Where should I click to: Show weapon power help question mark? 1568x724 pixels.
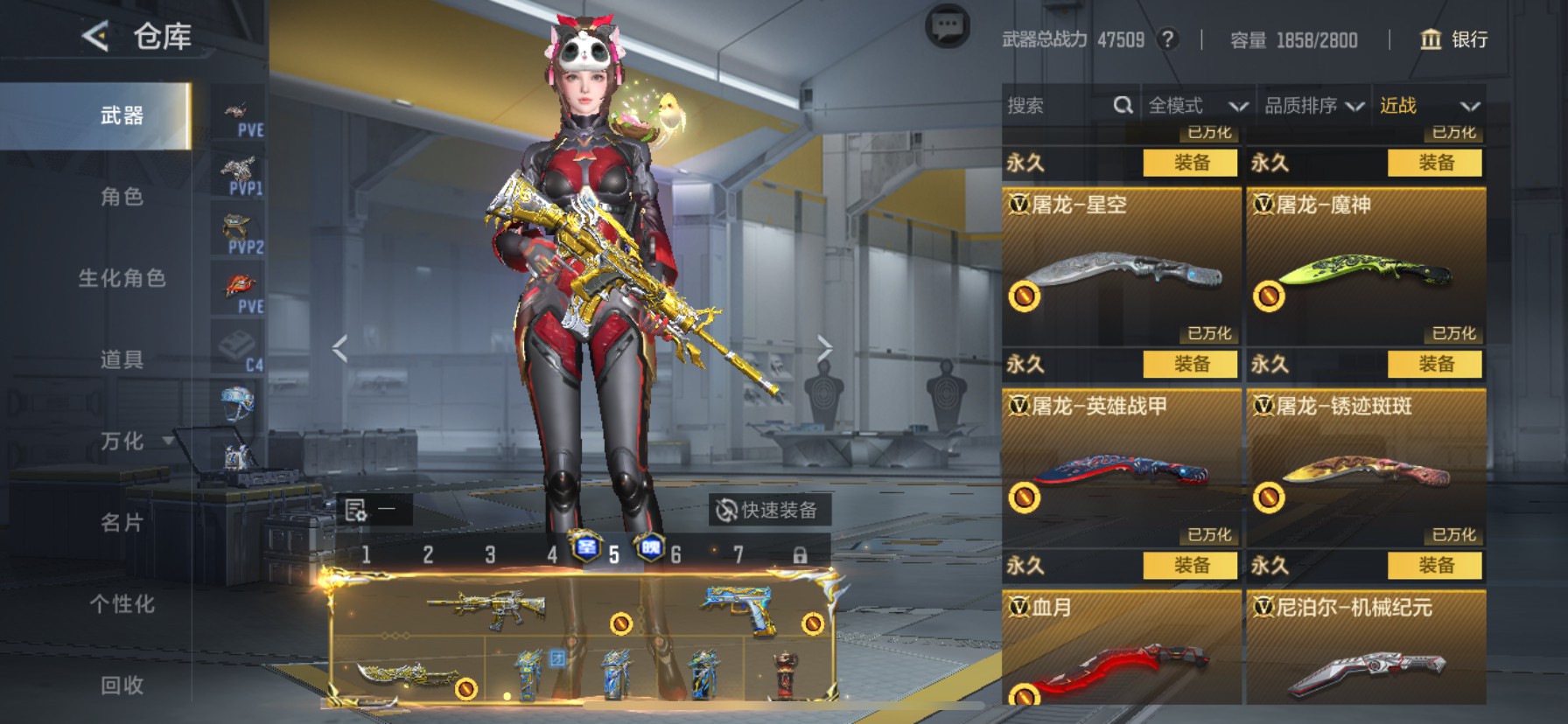point(1166,39)
